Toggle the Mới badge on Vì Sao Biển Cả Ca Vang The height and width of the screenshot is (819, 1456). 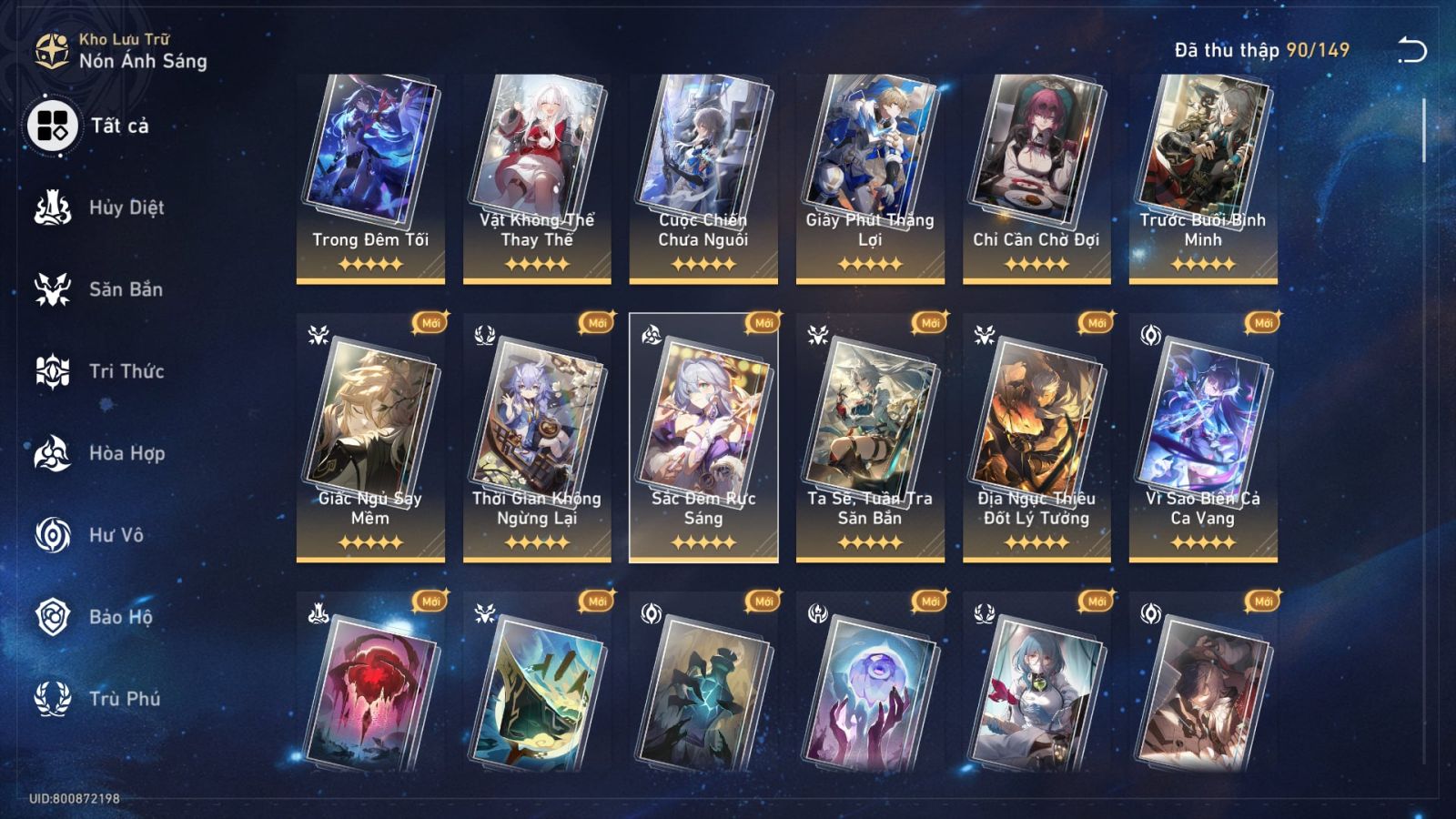click(x=1261, y=322)
